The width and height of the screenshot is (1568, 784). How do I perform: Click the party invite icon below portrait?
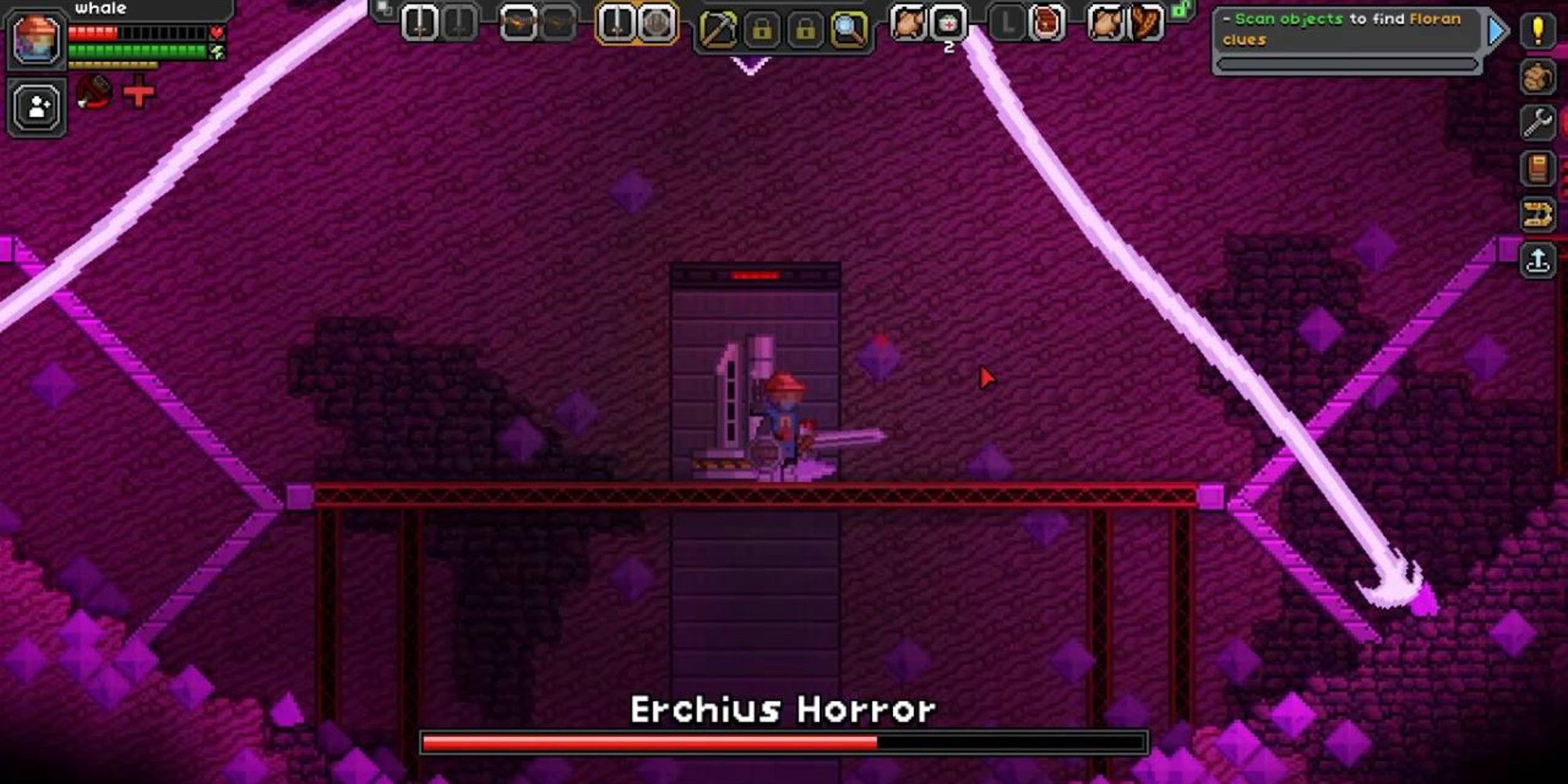coord(37,108)
